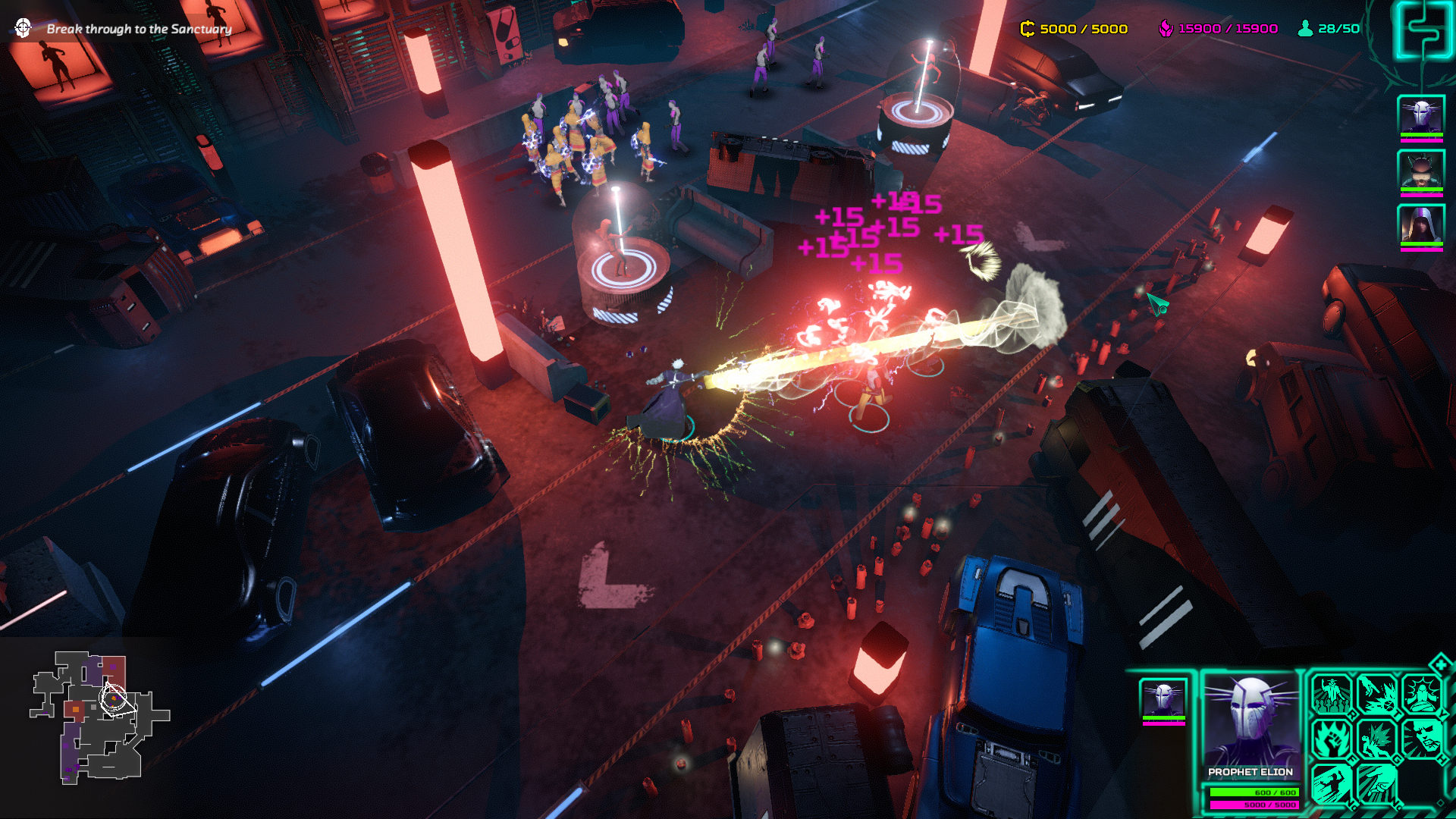Activate the preacher-and-crowd ability
Image resolution: width=1456 pixels, height=819 pixels.
tap(1332, 694)
